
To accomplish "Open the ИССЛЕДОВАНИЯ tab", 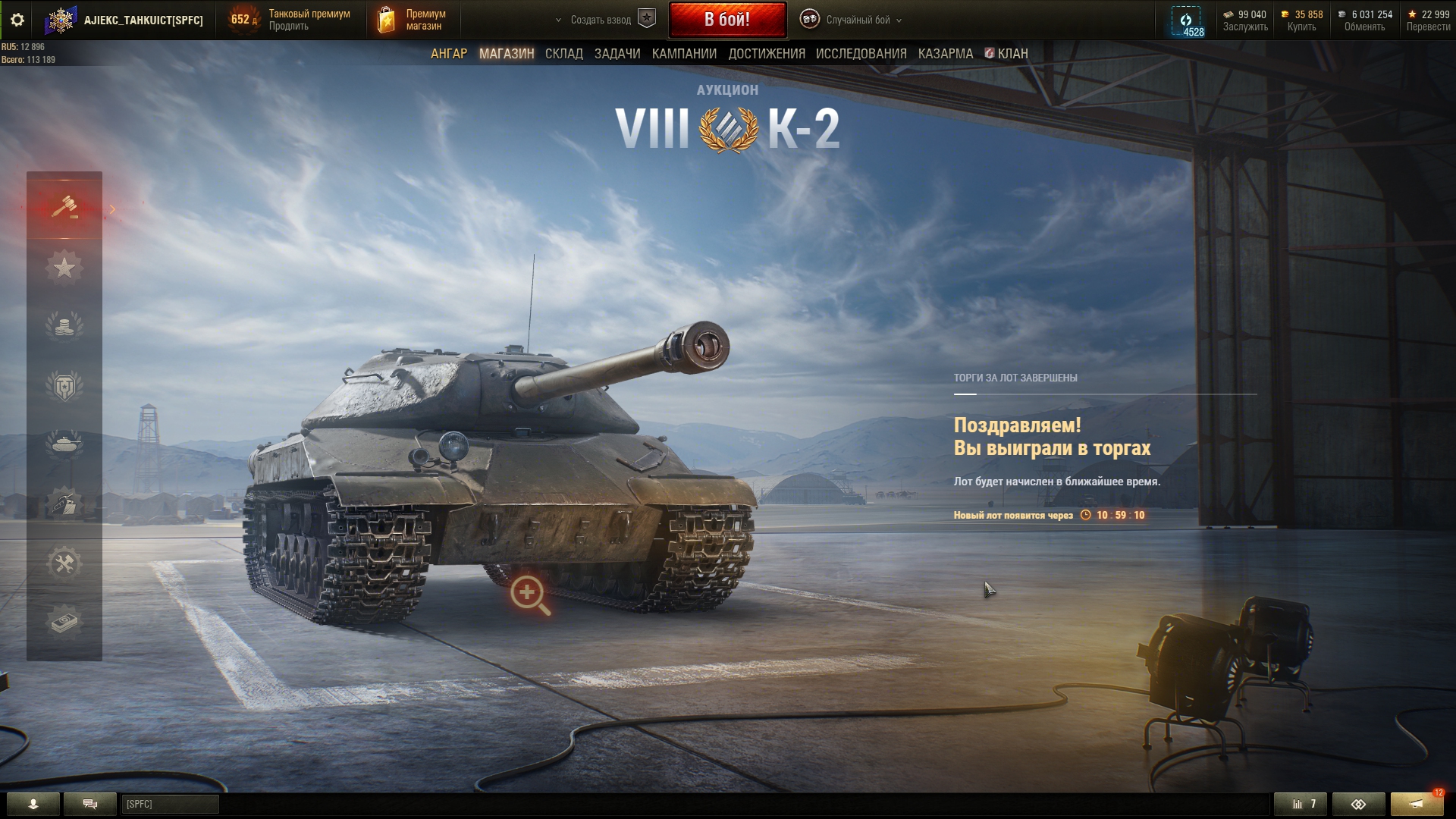I will pyautogui.click(x=861, y=54).
